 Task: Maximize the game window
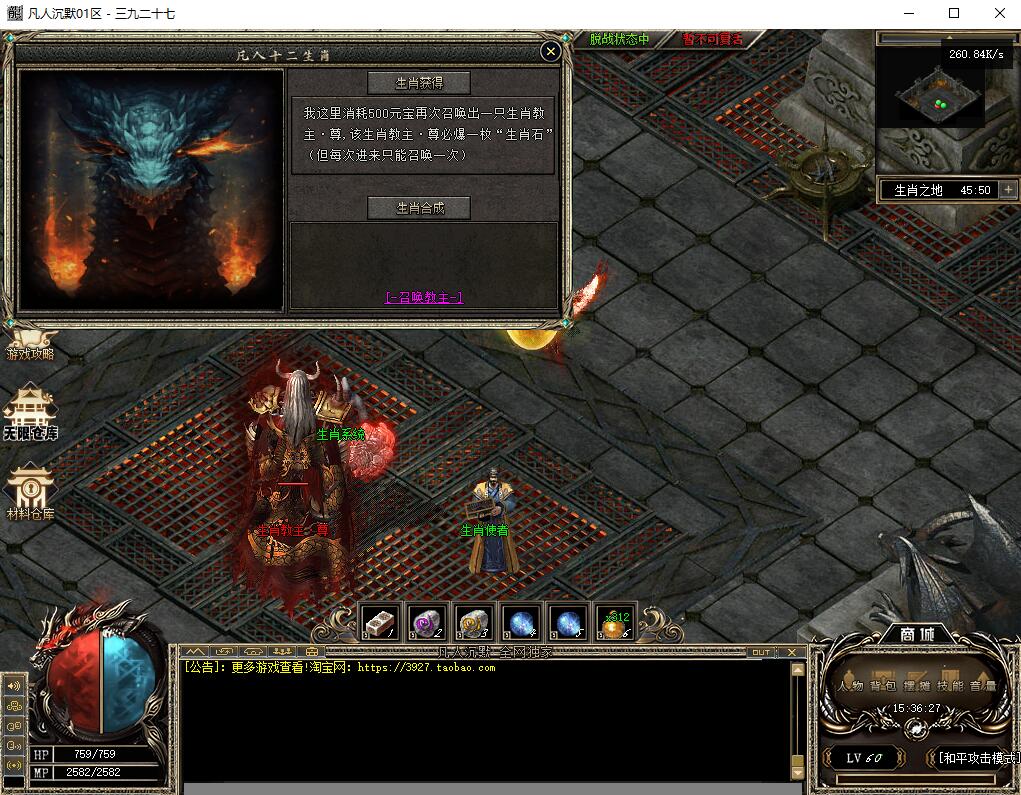[x=954, y=14]
